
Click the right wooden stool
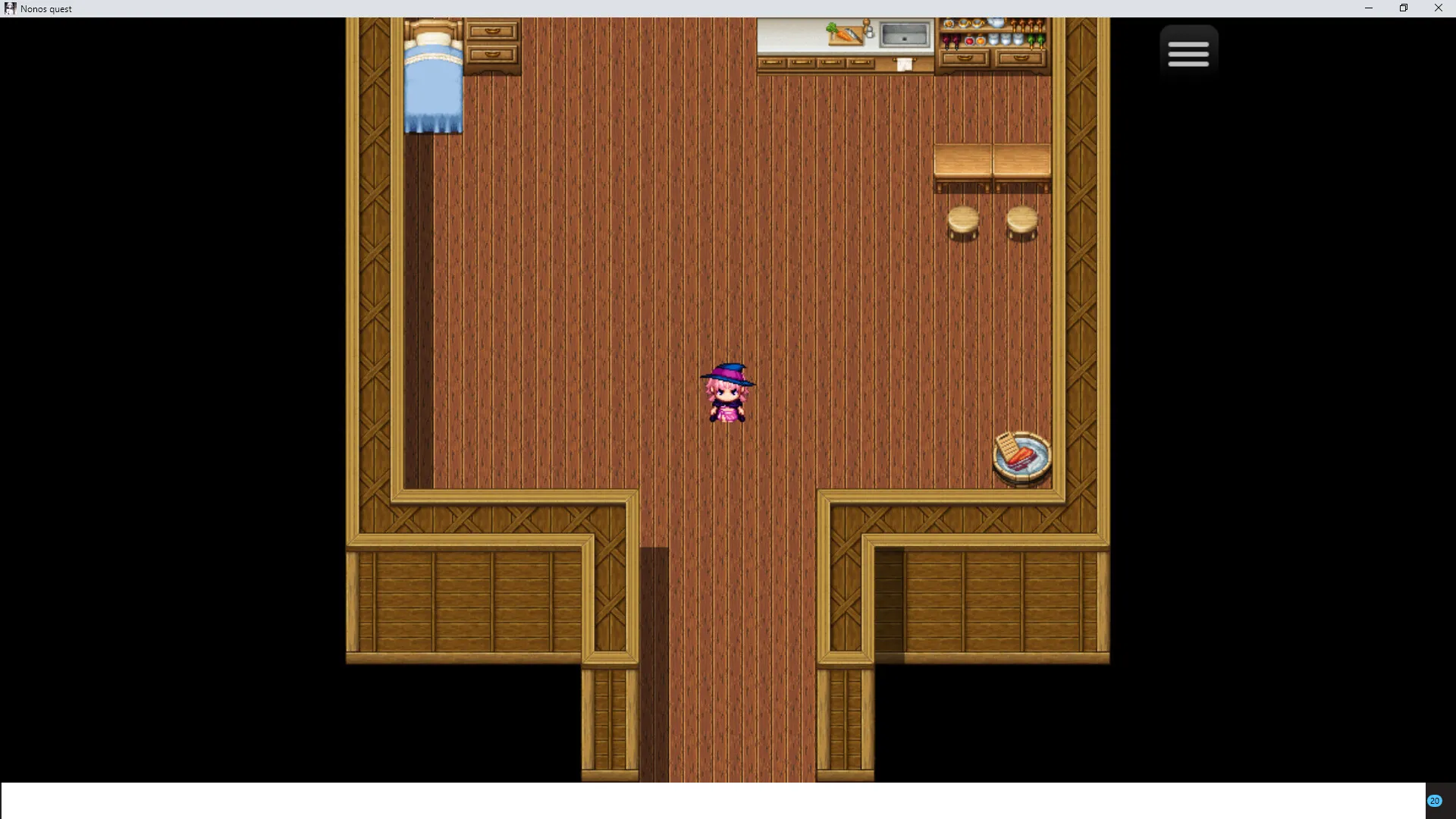point(1021,224)
